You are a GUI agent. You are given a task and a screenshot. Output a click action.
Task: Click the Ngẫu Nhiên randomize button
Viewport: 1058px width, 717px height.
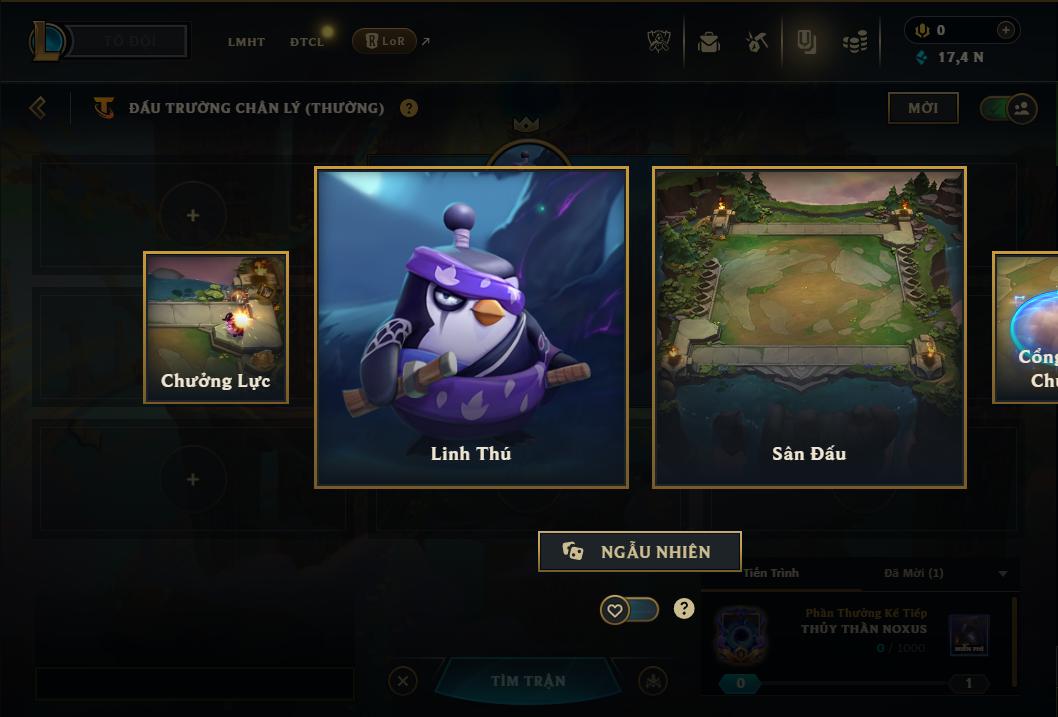click(x=639, y=552)
